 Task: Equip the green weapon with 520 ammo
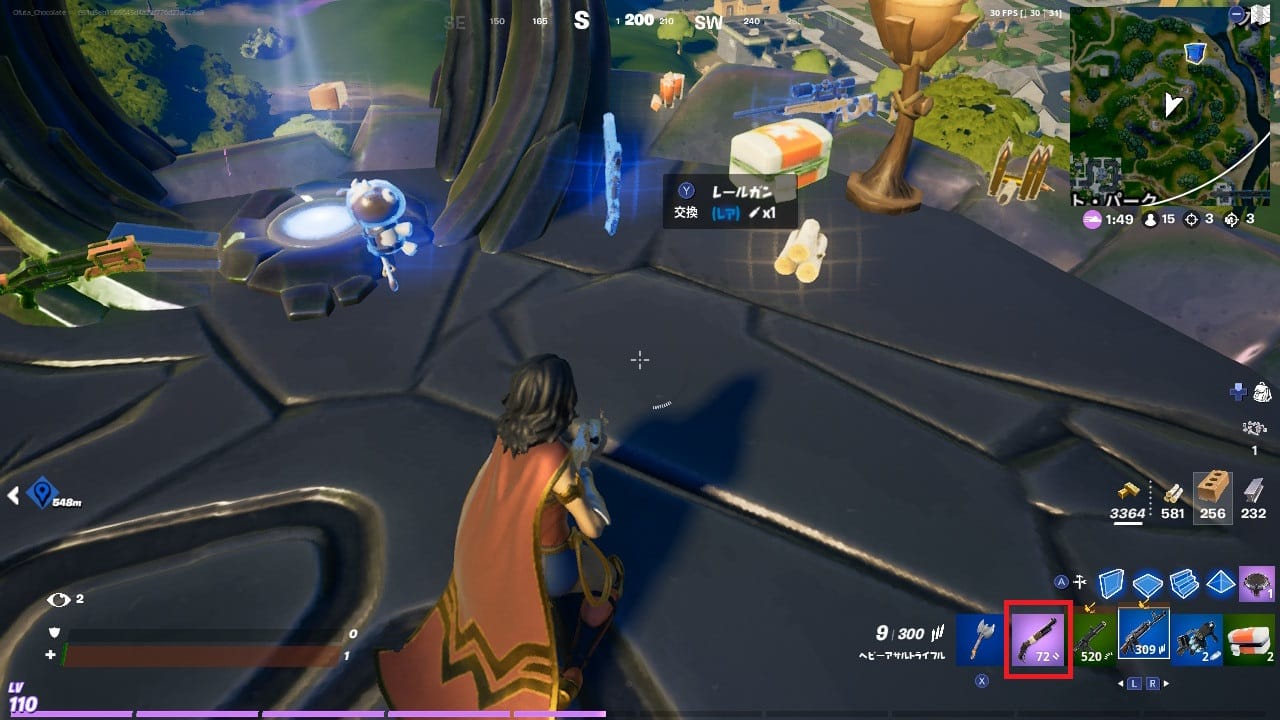tap(1093, 638)
